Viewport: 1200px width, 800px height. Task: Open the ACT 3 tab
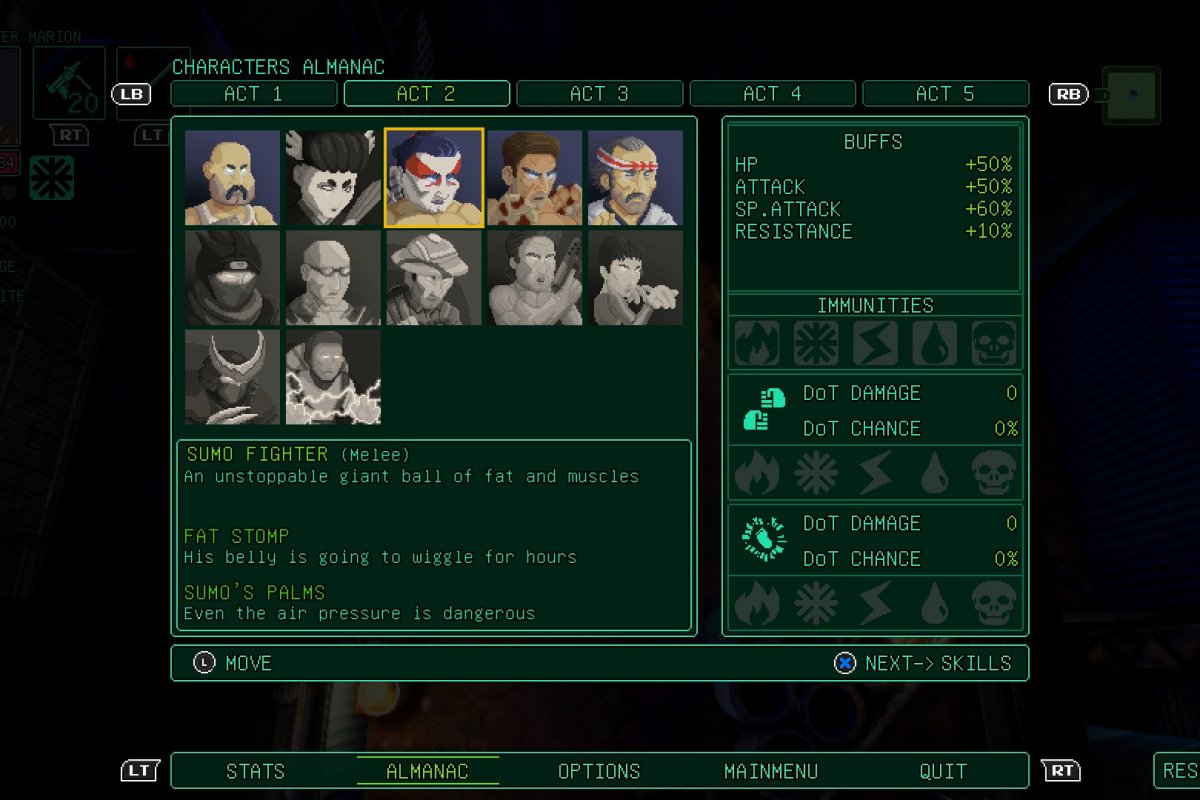600,94
